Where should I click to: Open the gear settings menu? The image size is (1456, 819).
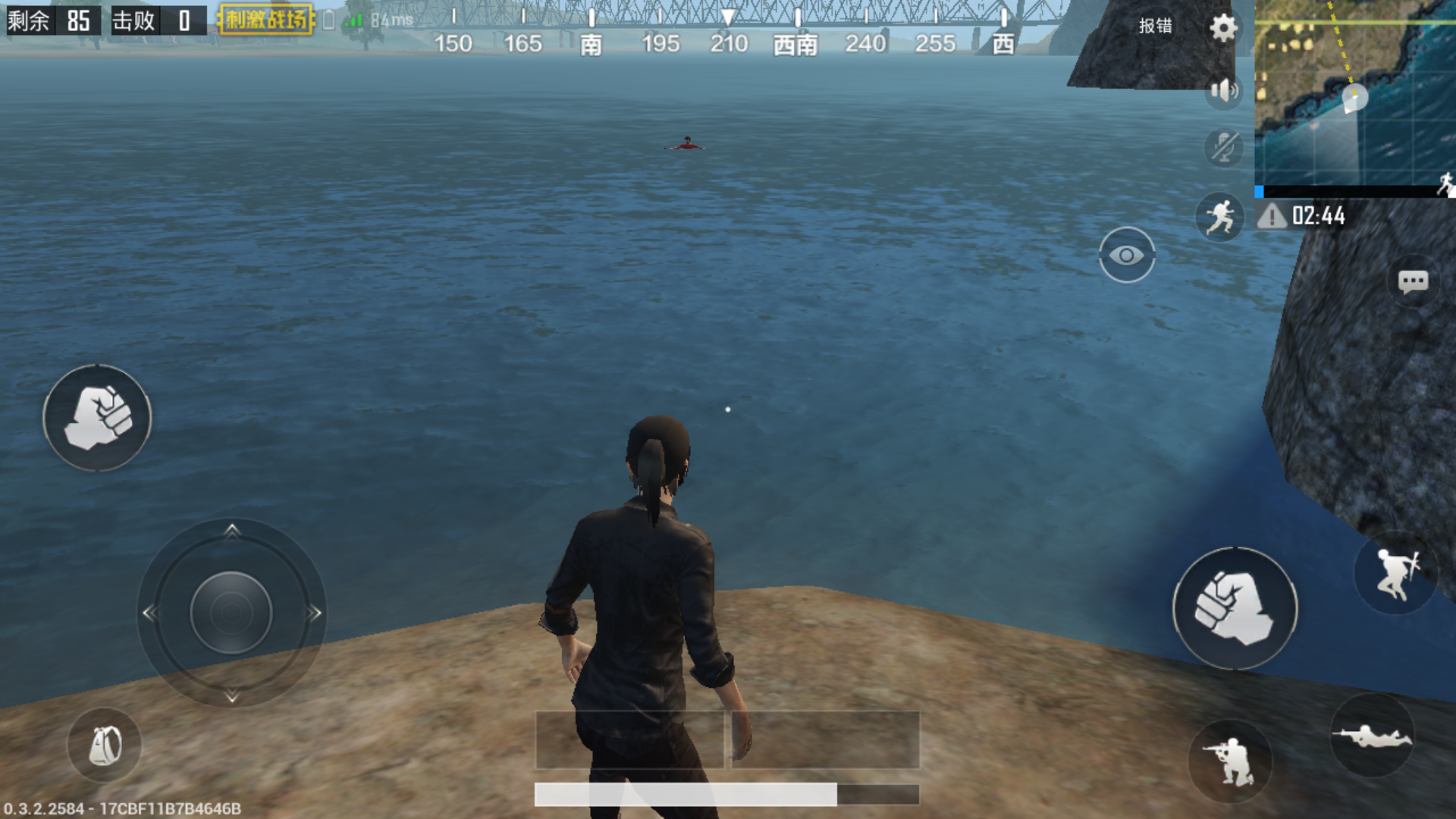[1222, 28]
